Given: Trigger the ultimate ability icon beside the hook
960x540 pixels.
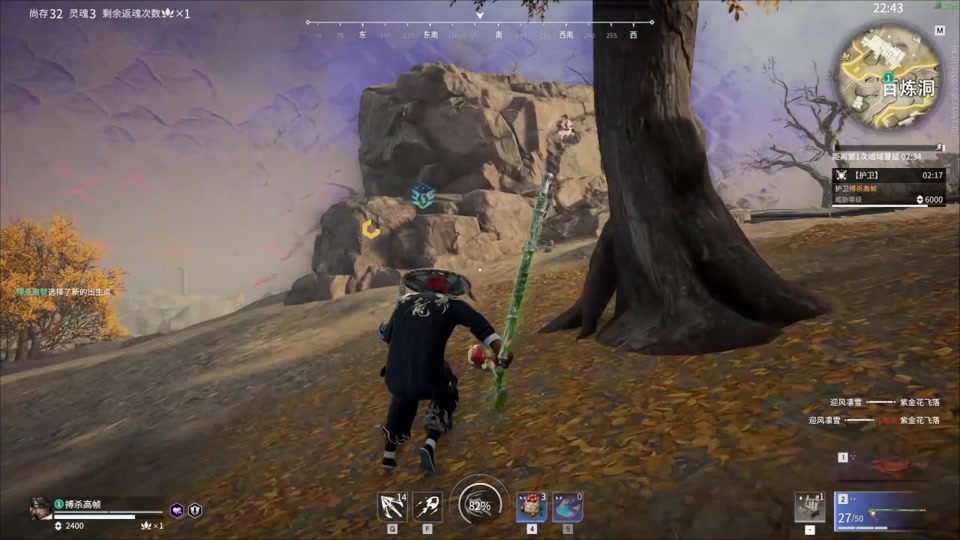Looking at the screenshot, I should (x=428, y=506).
